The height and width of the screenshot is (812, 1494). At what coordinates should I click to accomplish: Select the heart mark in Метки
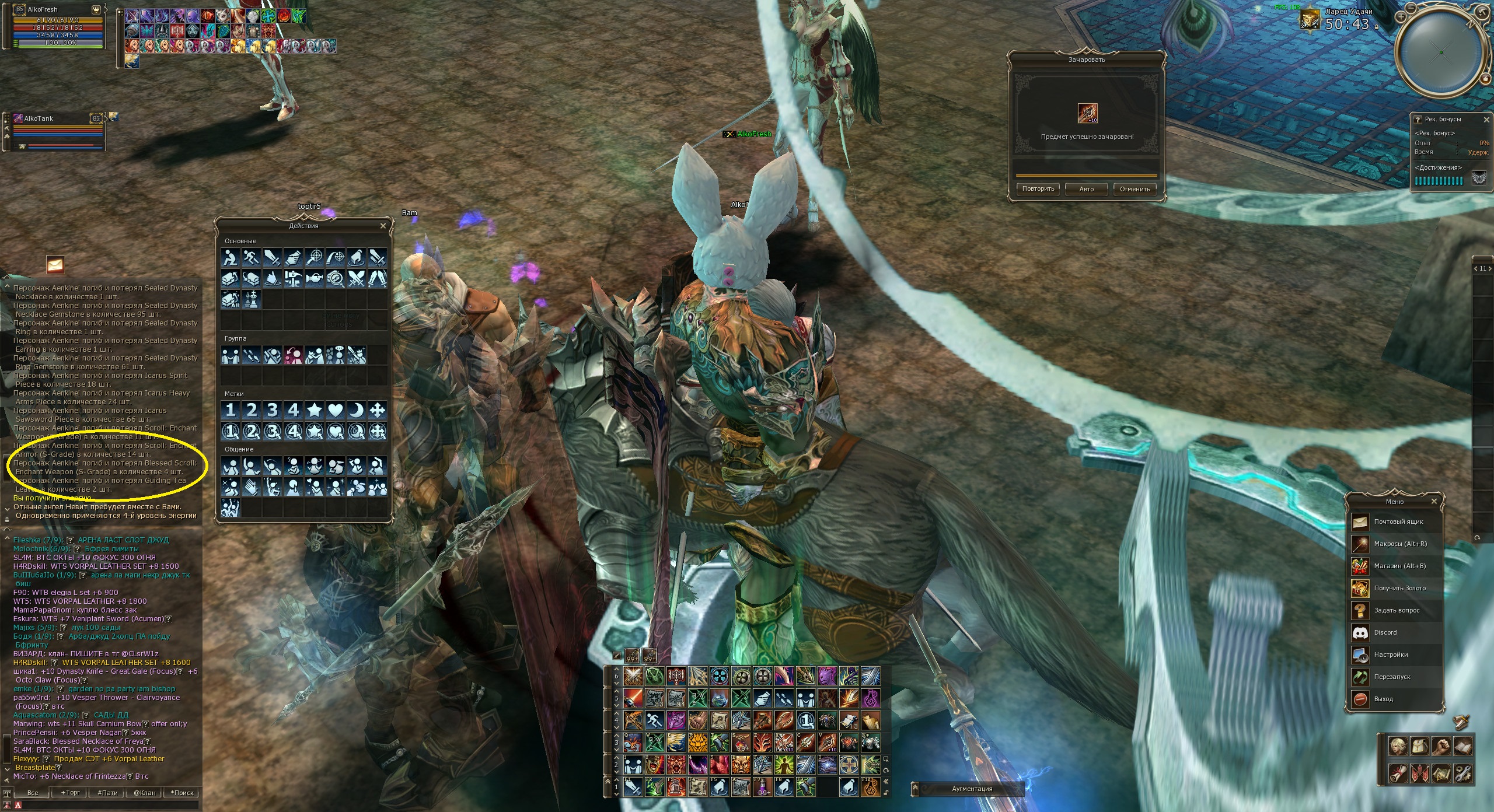click(x=336, y=410)
